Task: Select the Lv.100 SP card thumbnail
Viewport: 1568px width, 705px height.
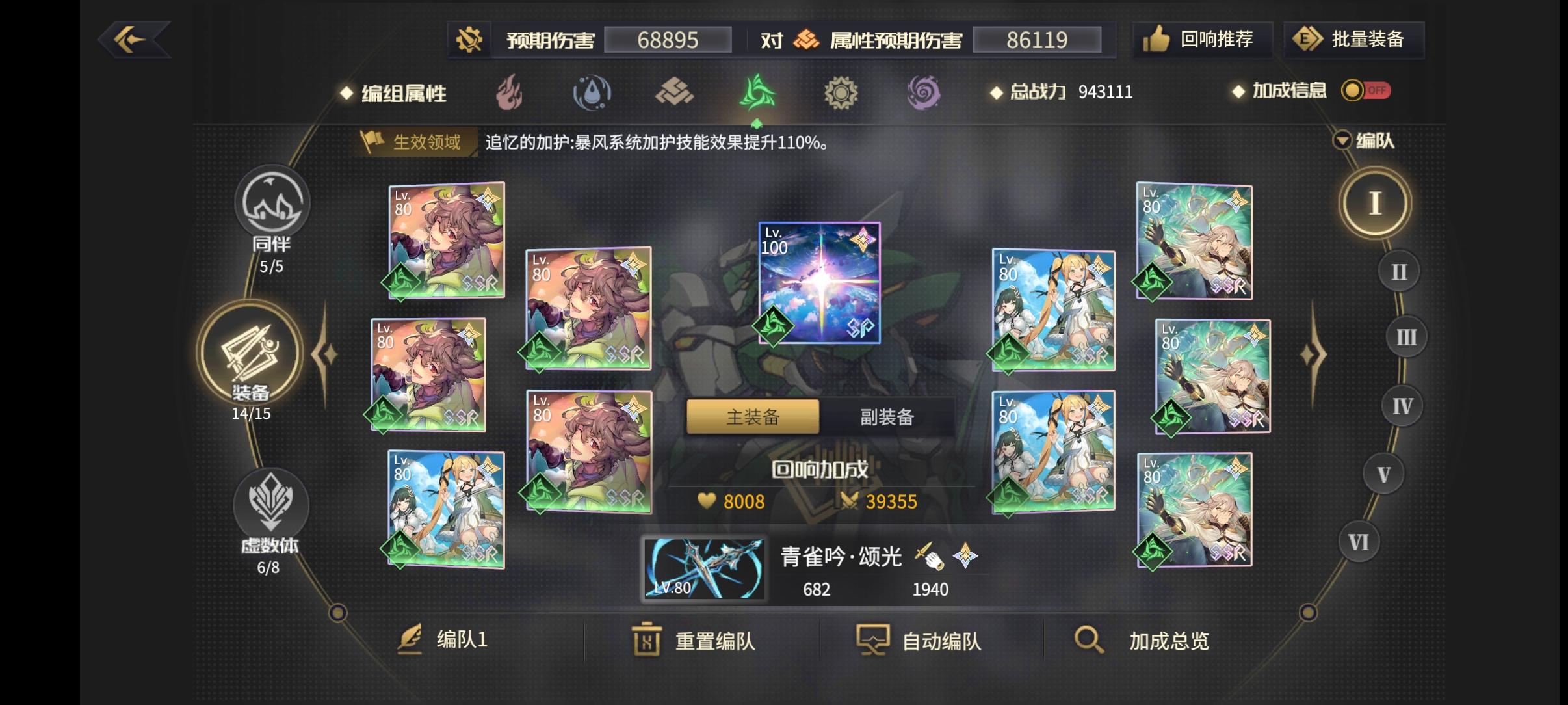Action: 819,282
